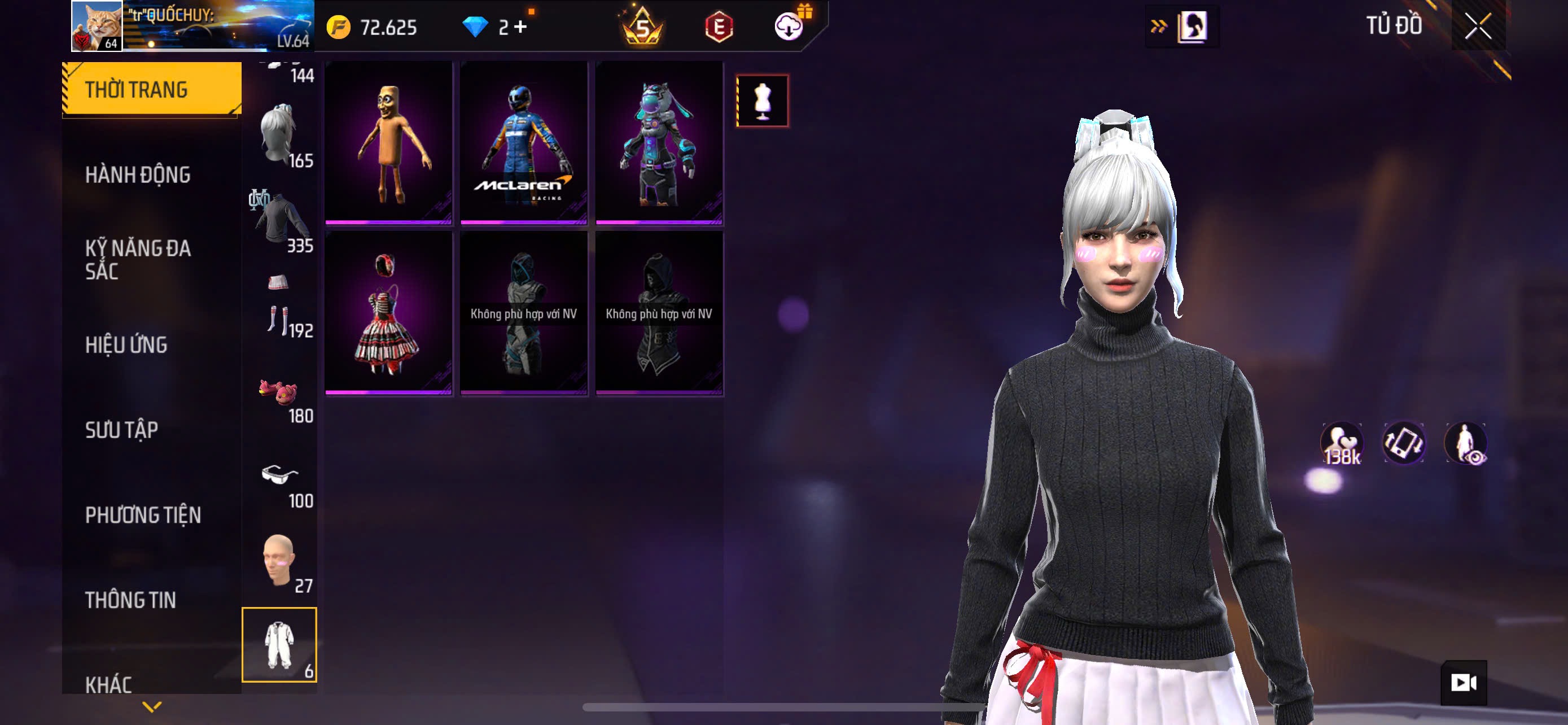Add diamonds with the plus button
The height and width of the screenshot is (725, 1568).
click(x=520, y=27)
